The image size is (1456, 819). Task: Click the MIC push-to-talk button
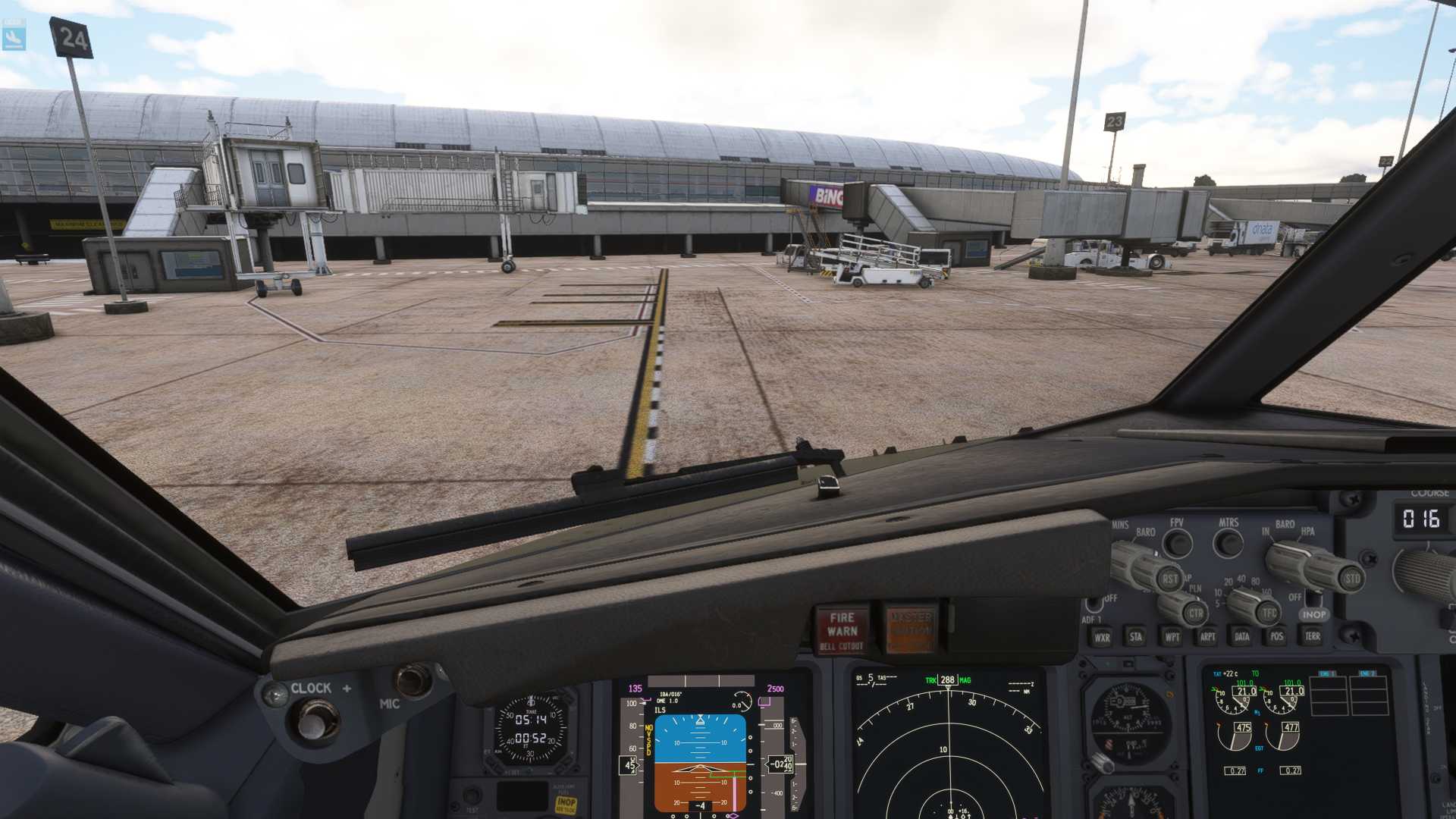click(414, 680)
